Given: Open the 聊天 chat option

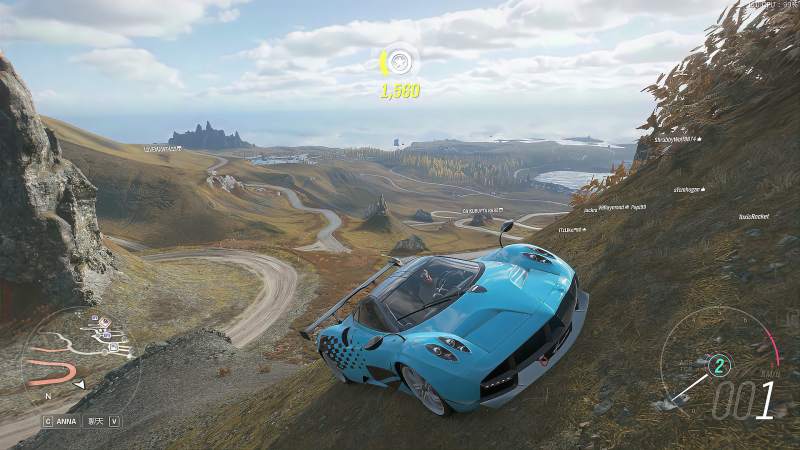Looking at the screenshot, I should click(96, 421).
